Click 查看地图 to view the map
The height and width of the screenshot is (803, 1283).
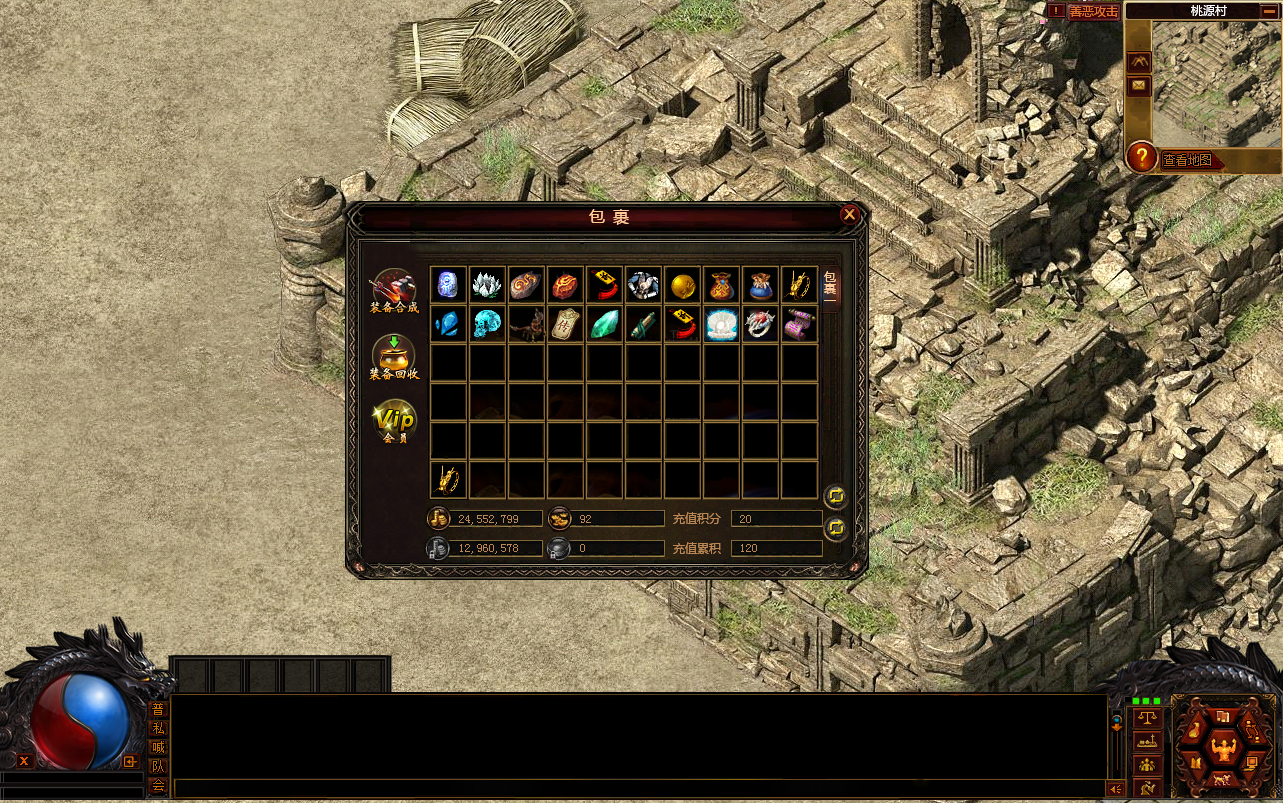coord(1187,160)
